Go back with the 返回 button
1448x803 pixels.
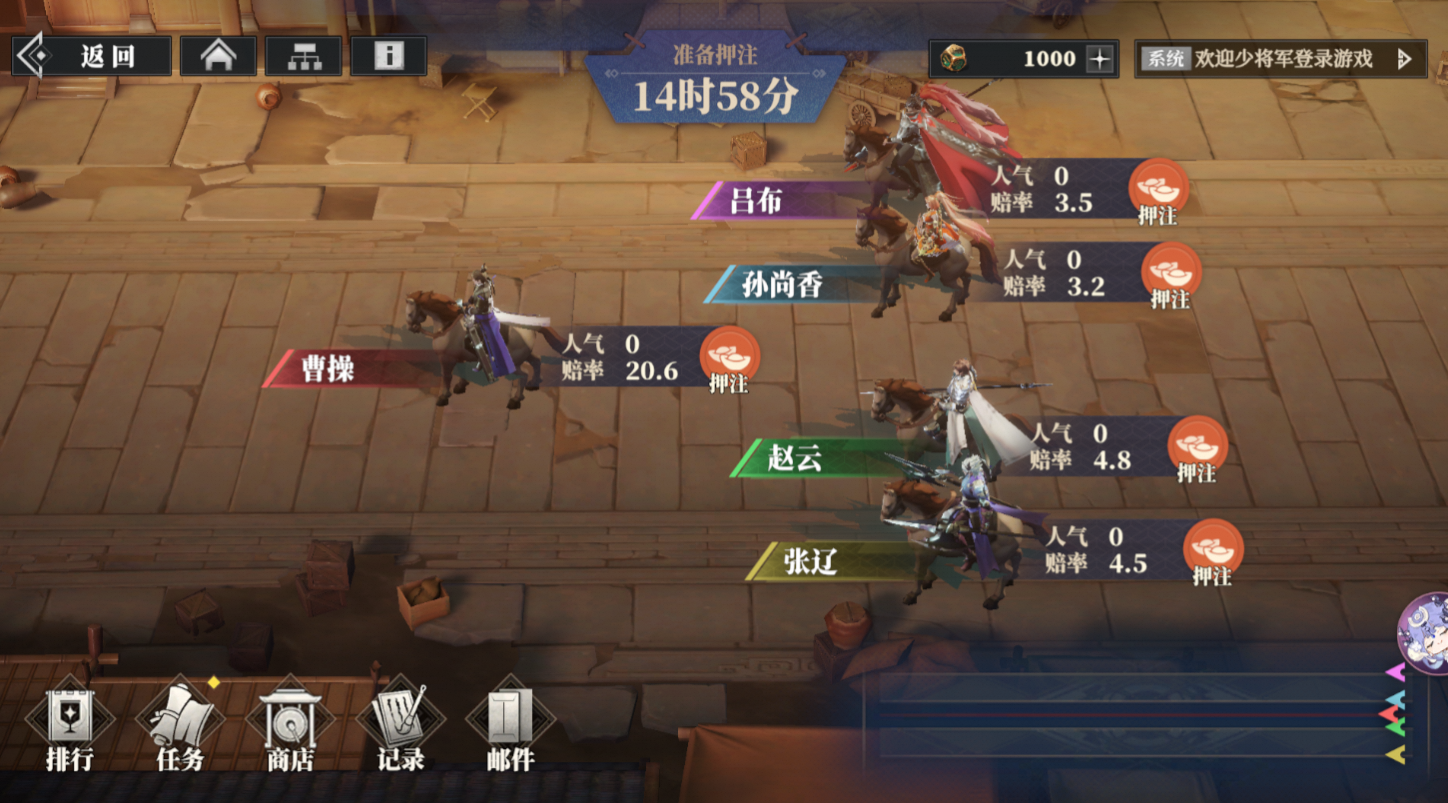(91, 57)
